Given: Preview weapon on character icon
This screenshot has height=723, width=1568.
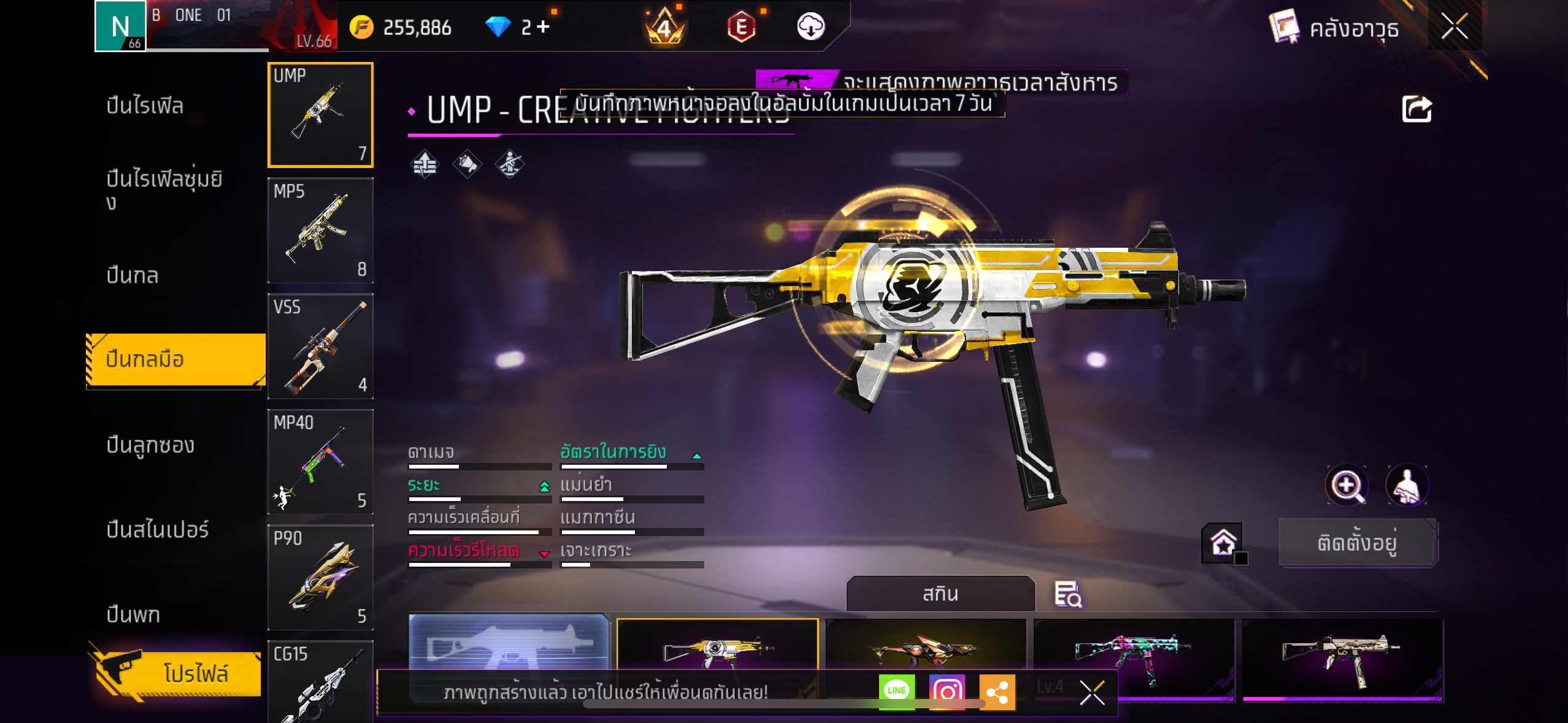Looking at the screenshot, I should (1407, 486).
